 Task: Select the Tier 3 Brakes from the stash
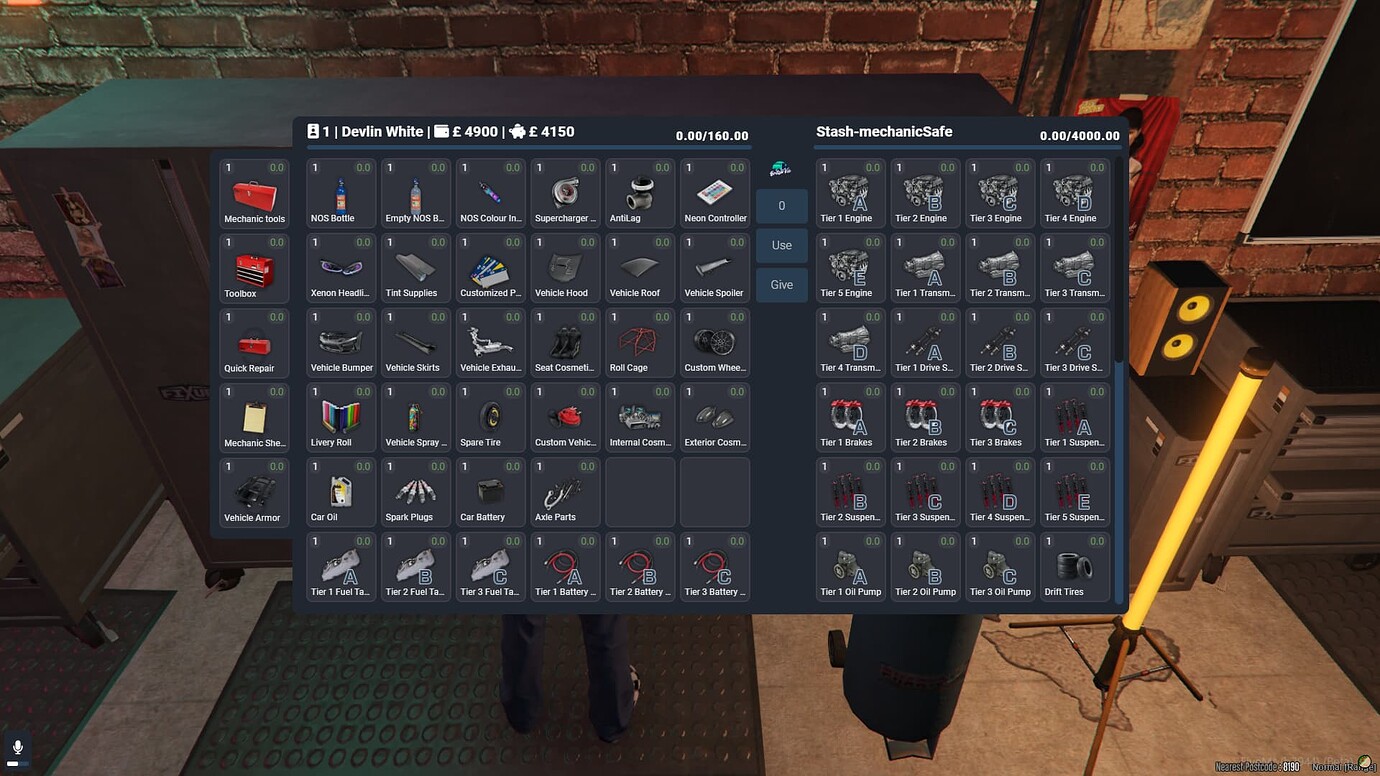point(999,415)
